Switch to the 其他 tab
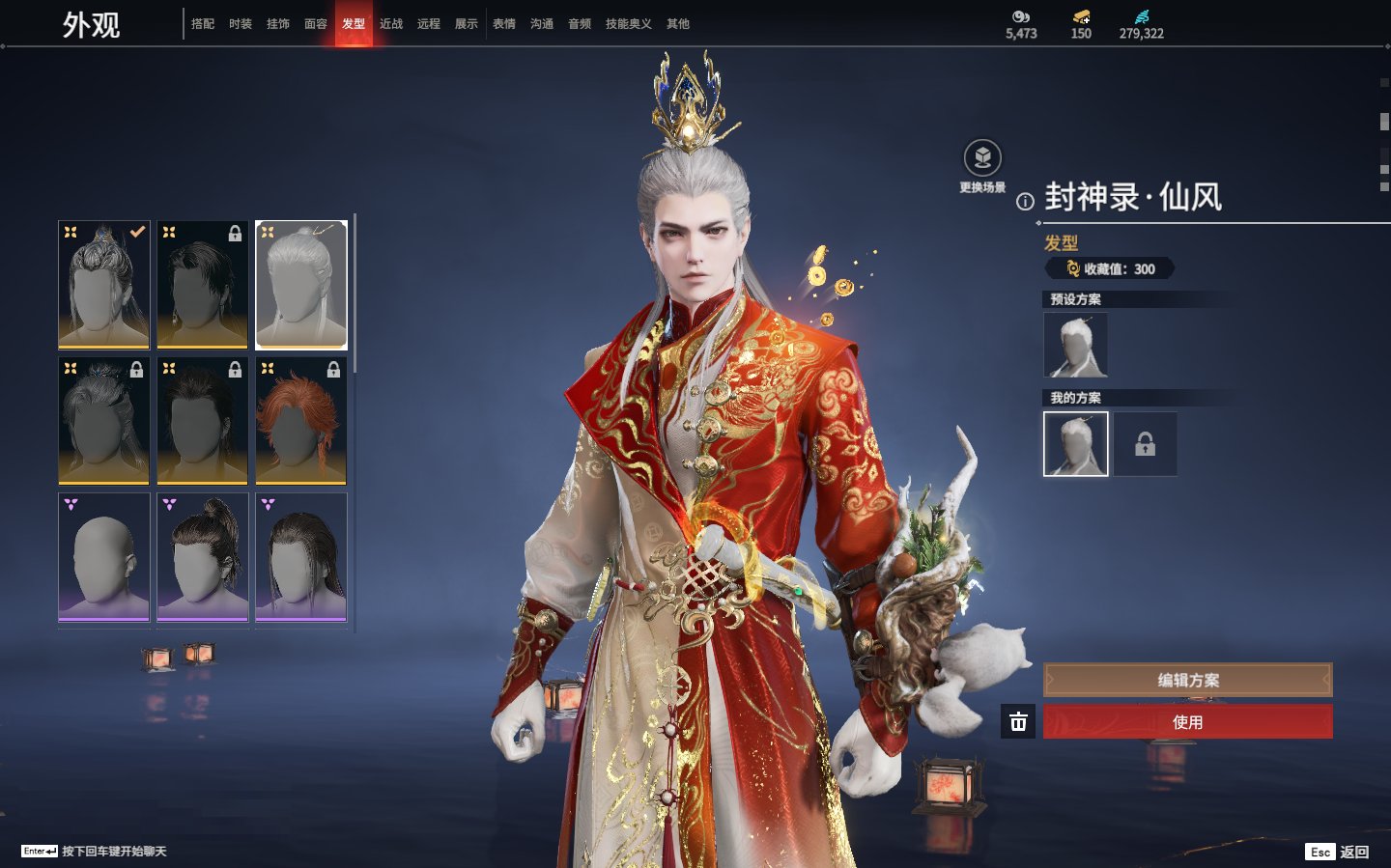The image size is (1391, 868). [x=678, y=24]
